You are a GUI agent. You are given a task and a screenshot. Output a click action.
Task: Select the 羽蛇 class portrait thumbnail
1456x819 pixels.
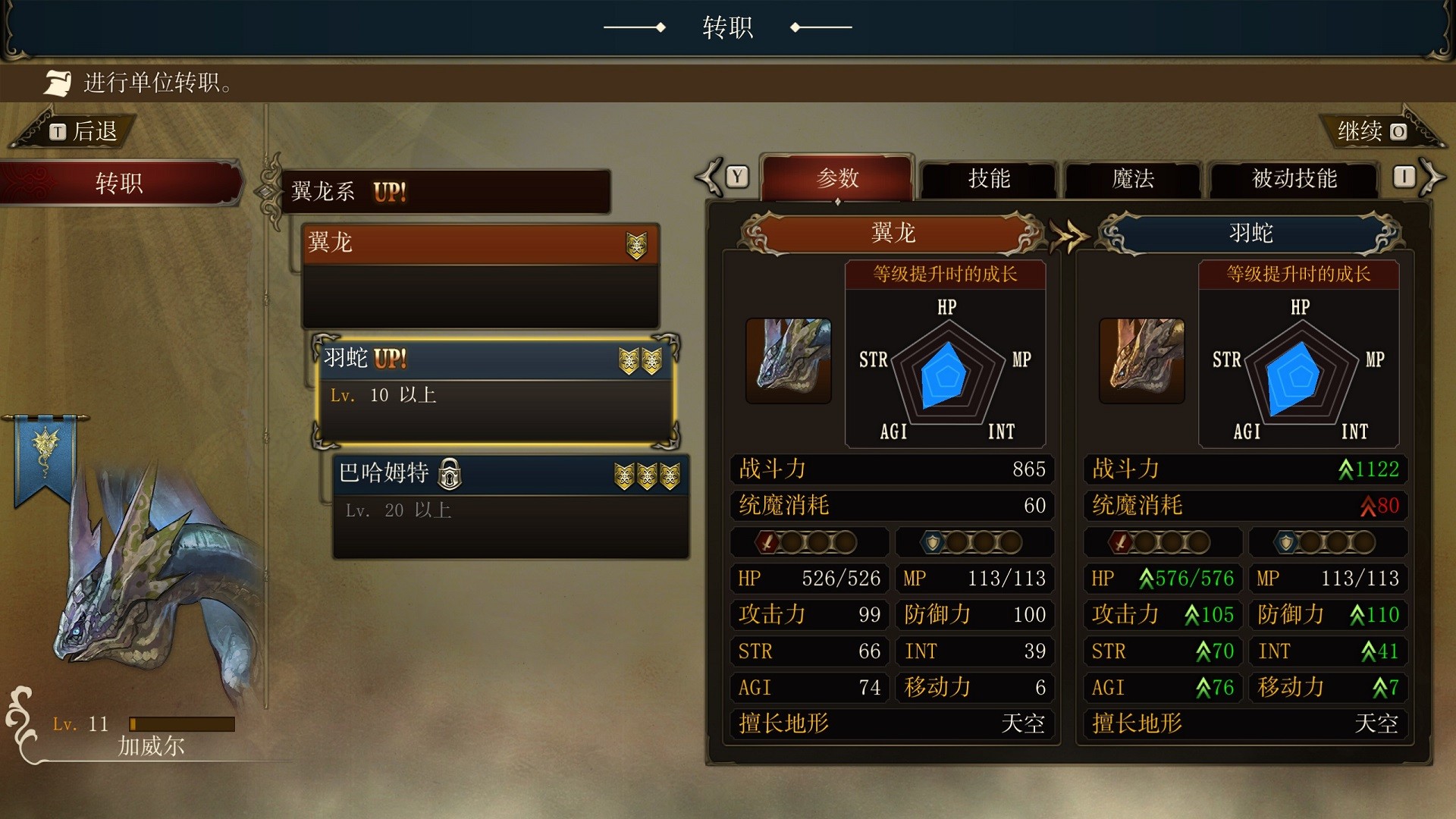click(x=1141, y=361)
